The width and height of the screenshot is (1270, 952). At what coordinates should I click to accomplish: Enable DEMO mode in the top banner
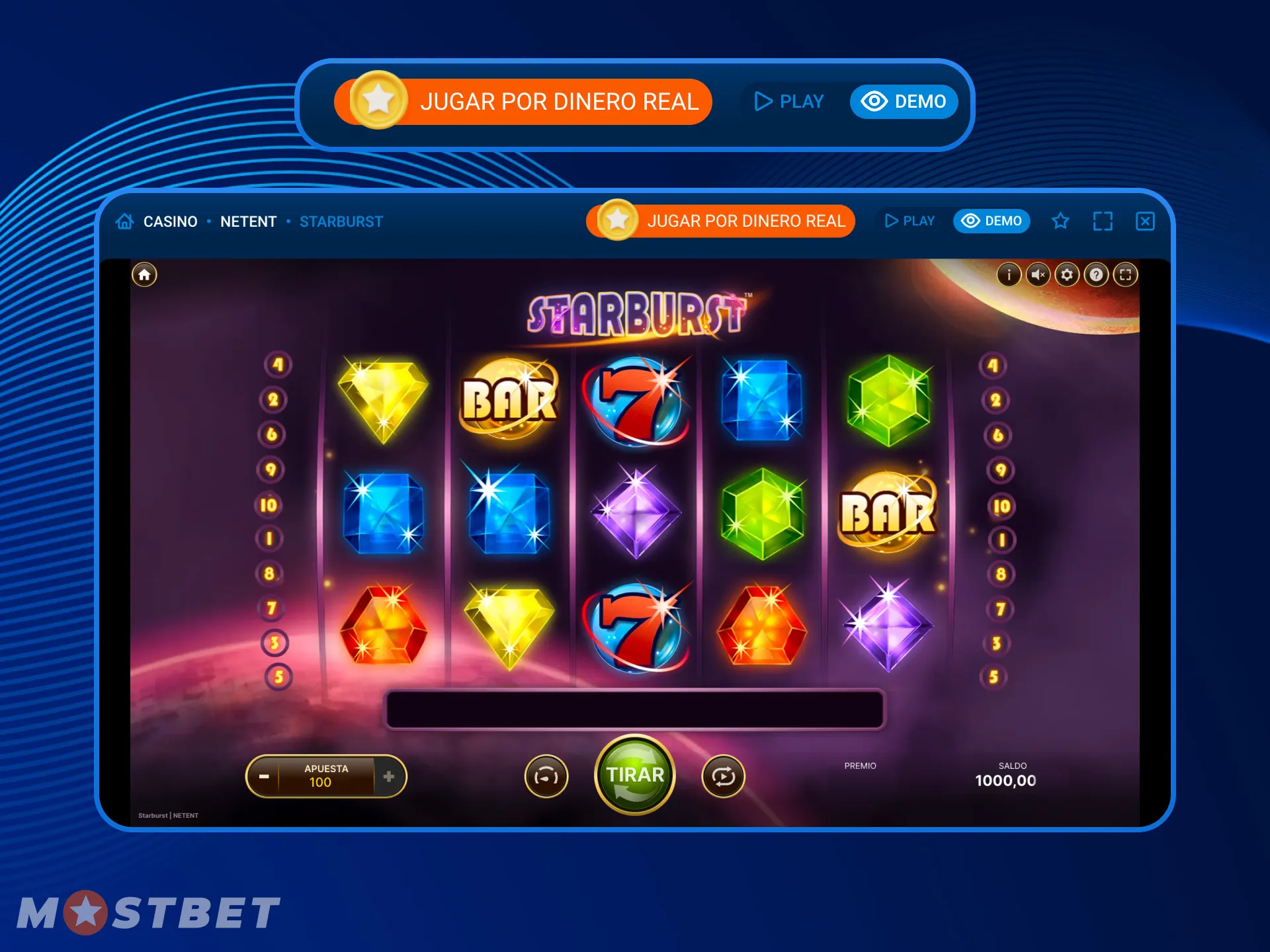904,101
